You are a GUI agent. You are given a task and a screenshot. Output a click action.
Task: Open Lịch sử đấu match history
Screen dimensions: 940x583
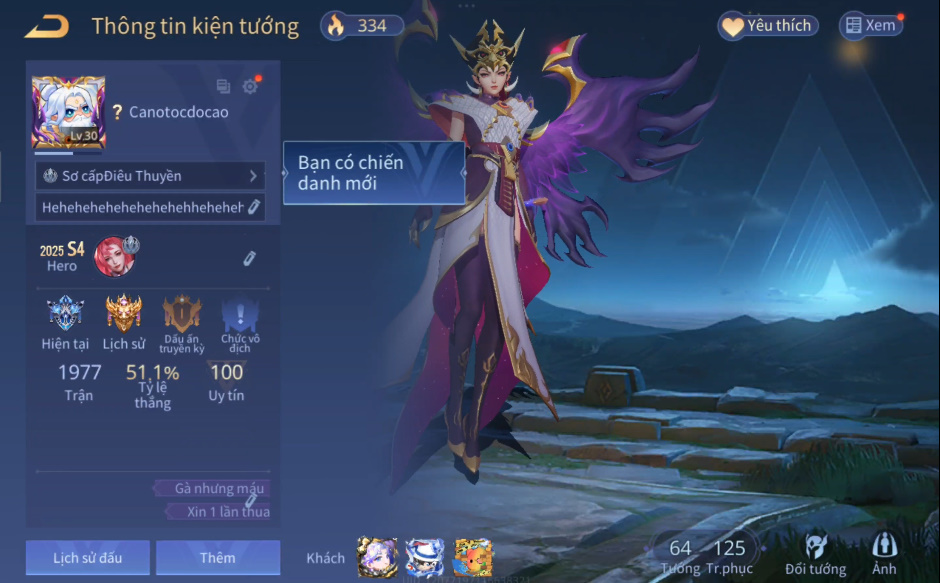(88, 557)
